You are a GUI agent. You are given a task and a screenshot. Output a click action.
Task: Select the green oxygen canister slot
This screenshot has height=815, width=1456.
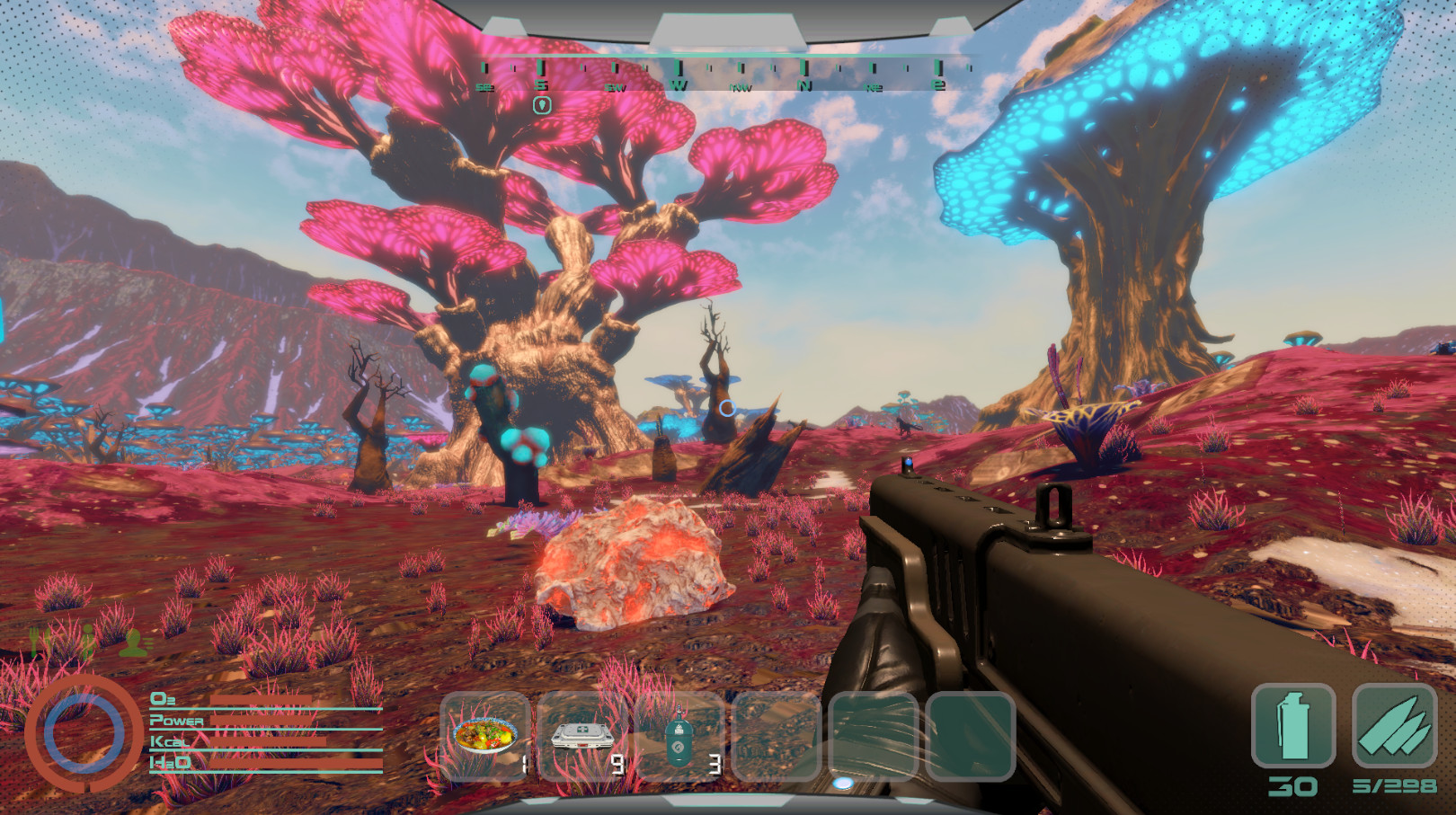point(679,736)
